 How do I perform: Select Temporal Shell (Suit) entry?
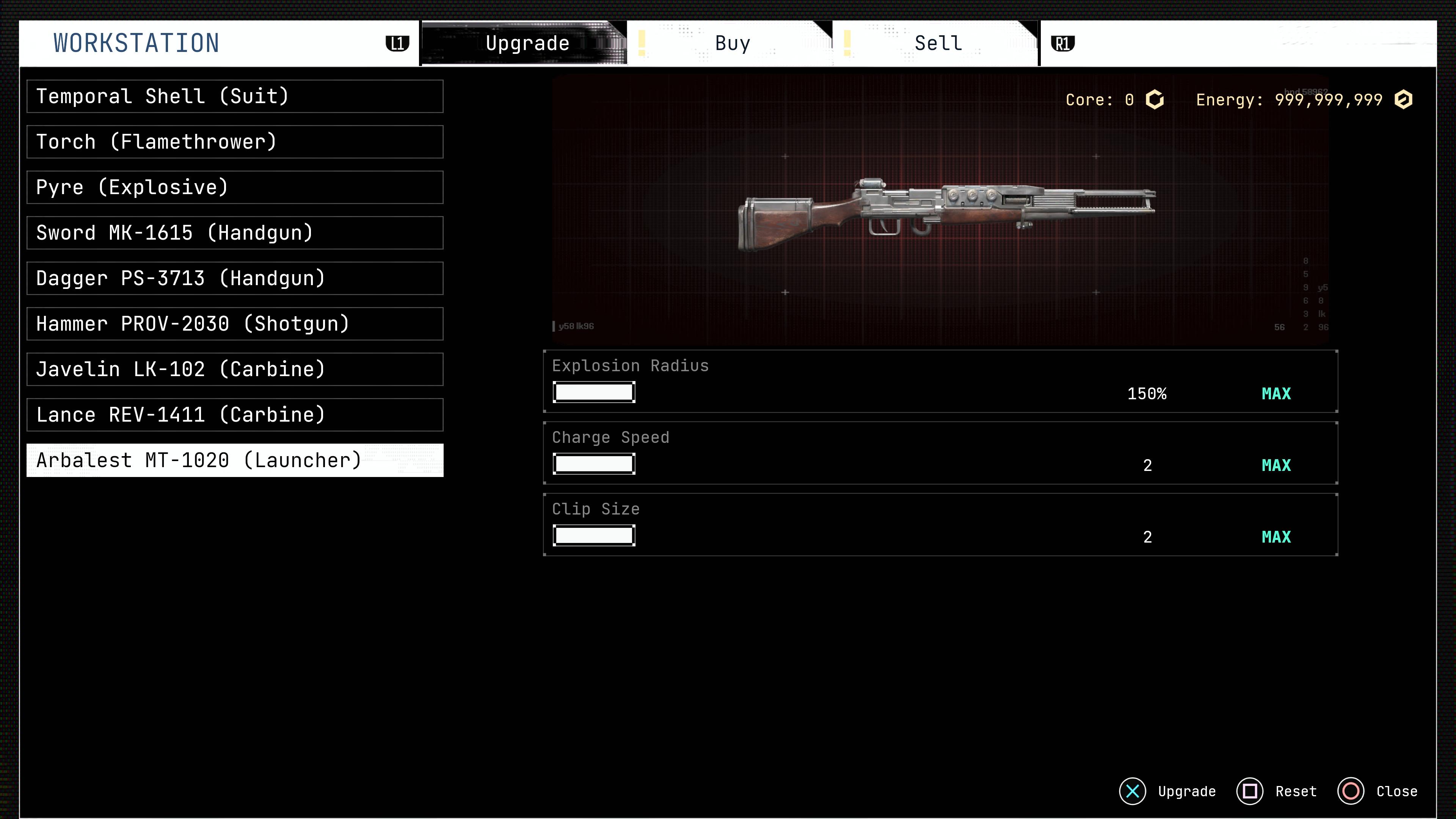pos(235,97)
